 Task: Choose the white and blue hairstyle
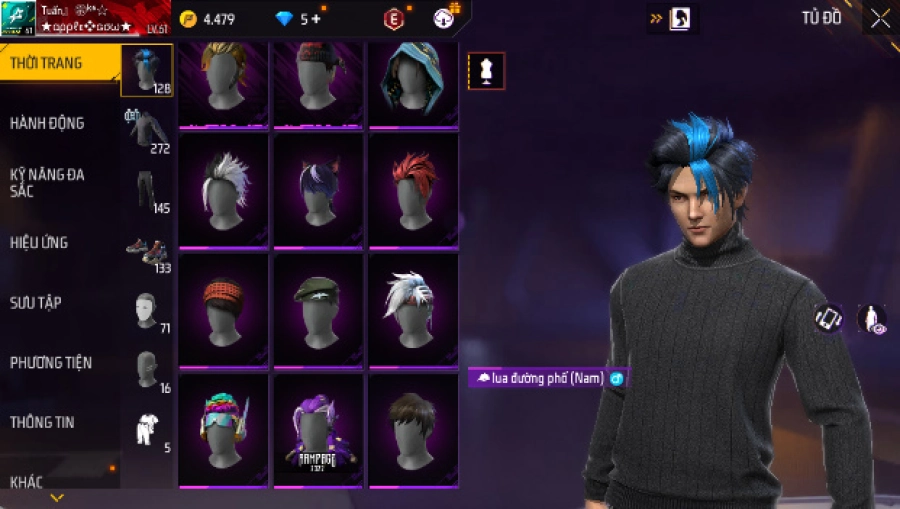(x=413, y=309)
